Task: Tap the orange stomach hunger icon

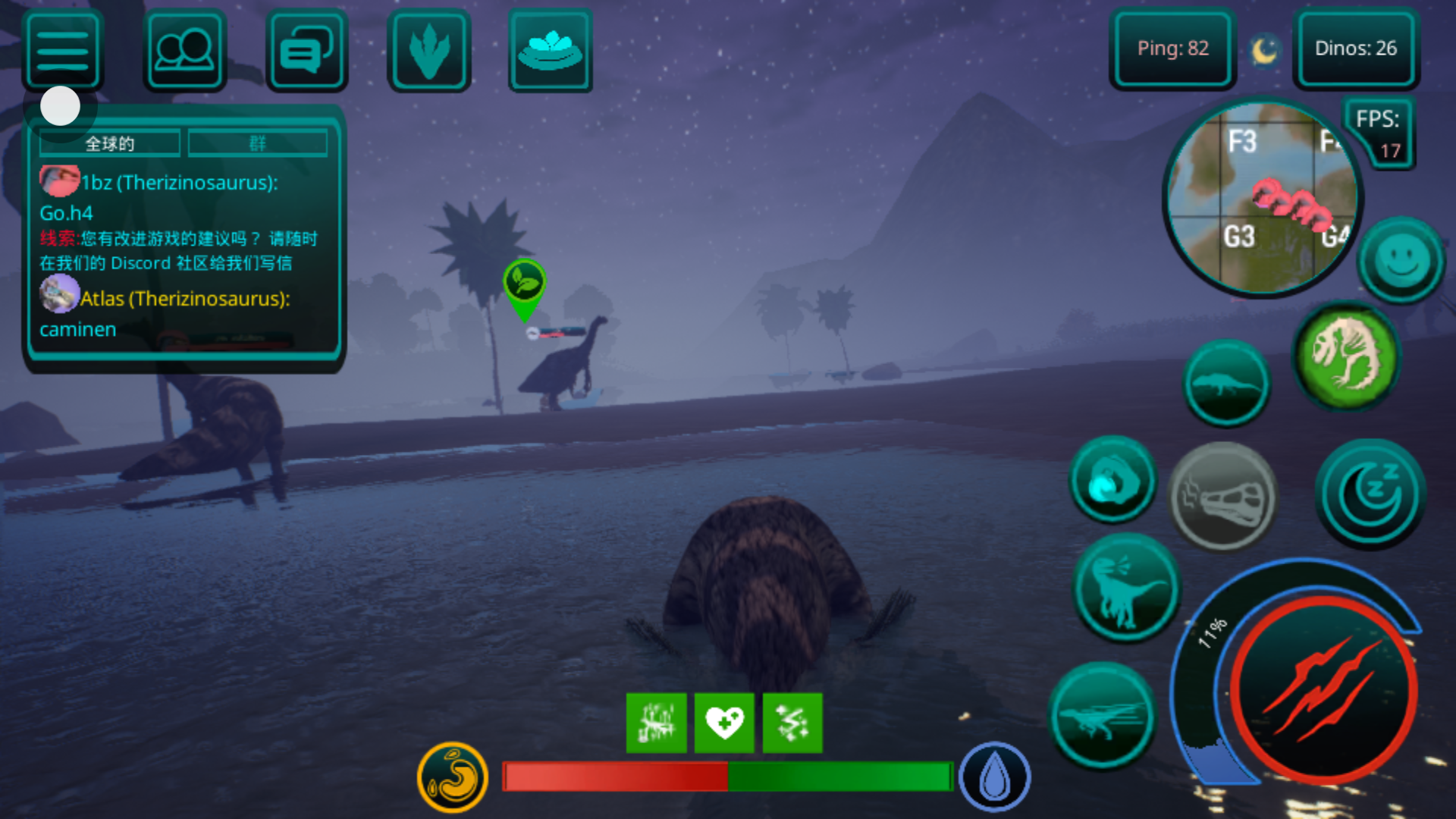Action: pos(453,777)
